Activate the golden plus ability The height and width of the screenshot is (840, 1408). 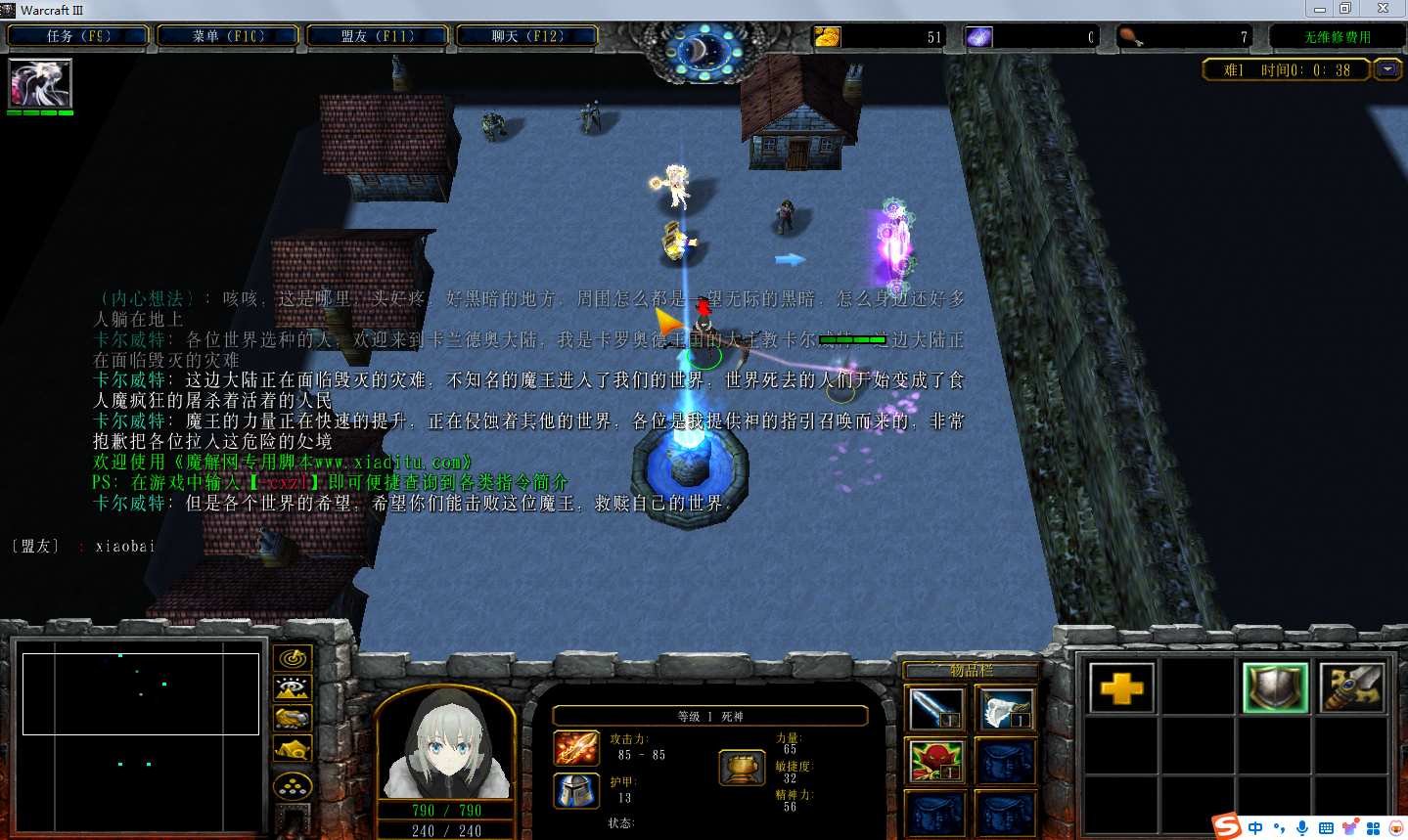coord(1121,688)
